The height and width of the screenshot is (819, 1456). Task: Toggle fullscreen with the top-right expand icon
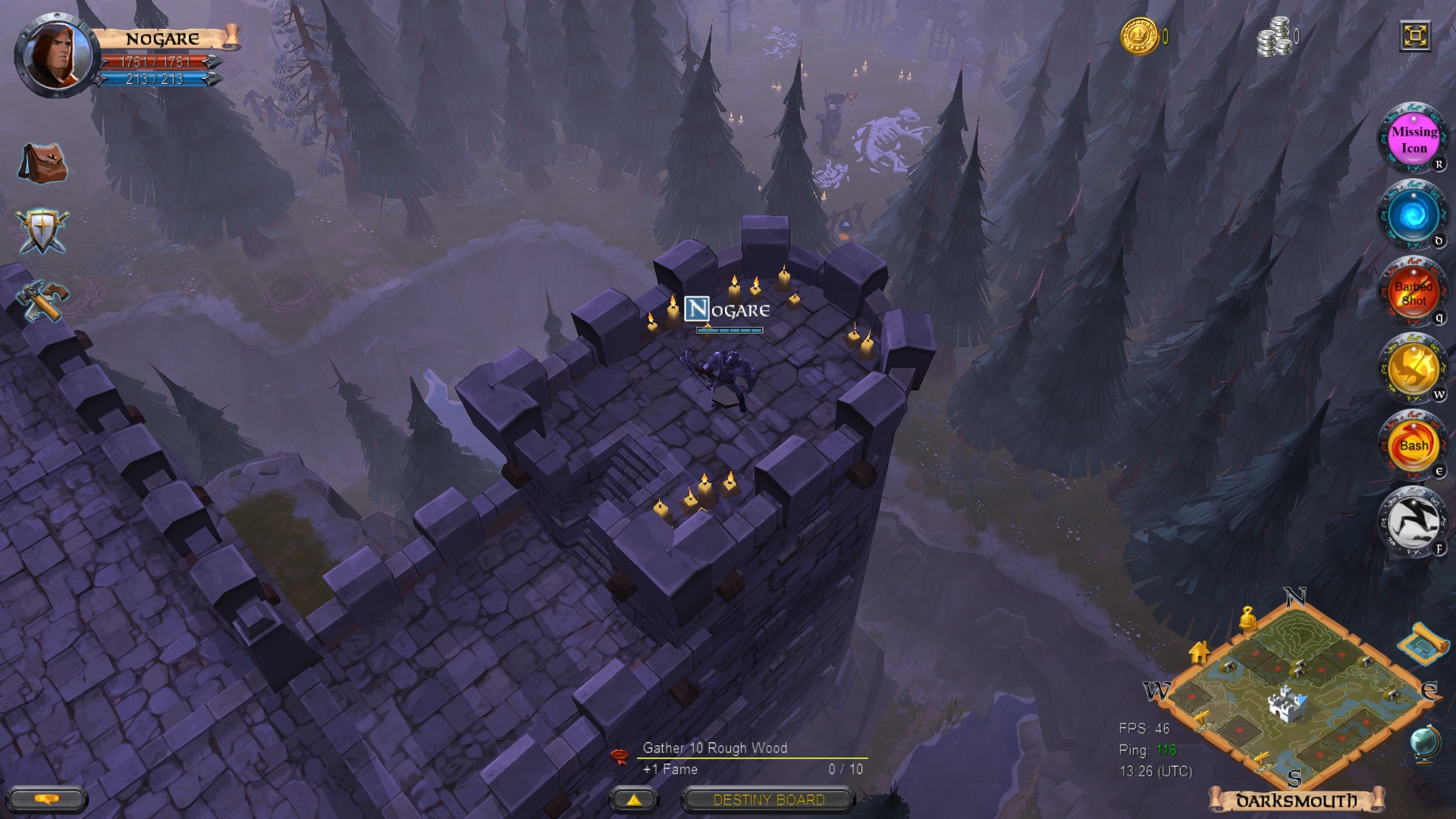coord(1416,36)
